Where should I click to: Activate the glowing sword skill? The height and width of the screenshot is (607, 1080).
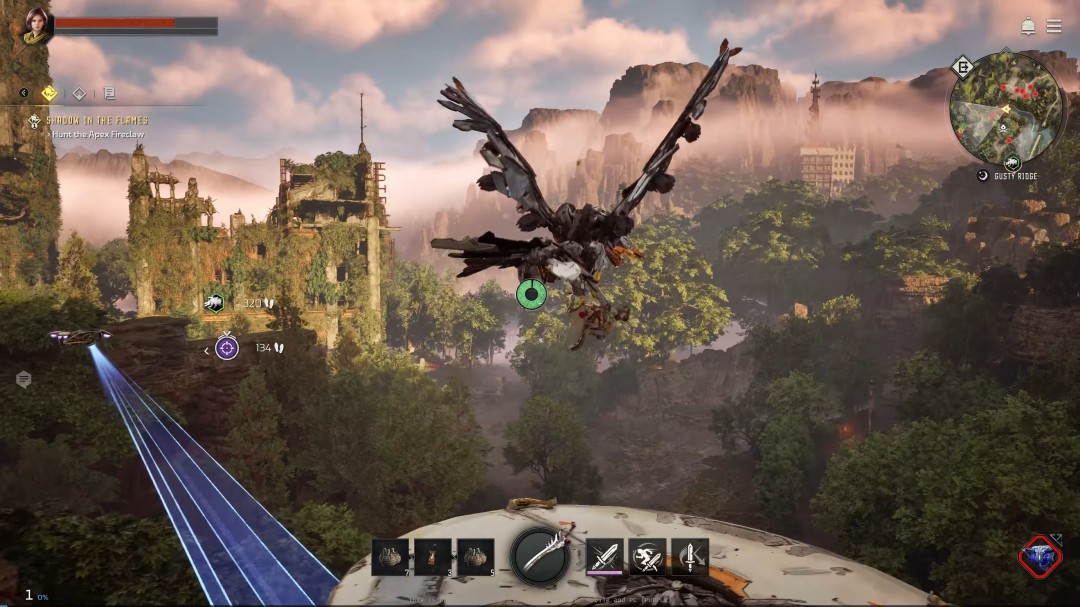coord(604,557)
